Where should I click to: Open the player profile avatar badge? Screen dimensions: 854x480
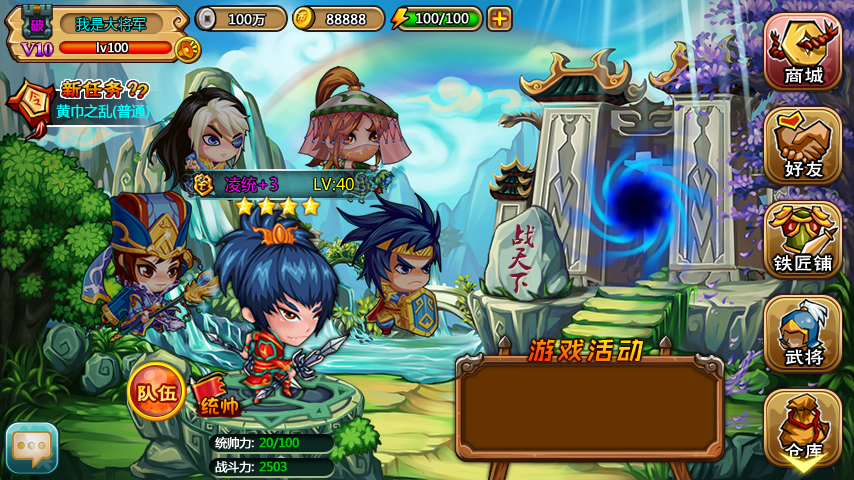(37, 22)
